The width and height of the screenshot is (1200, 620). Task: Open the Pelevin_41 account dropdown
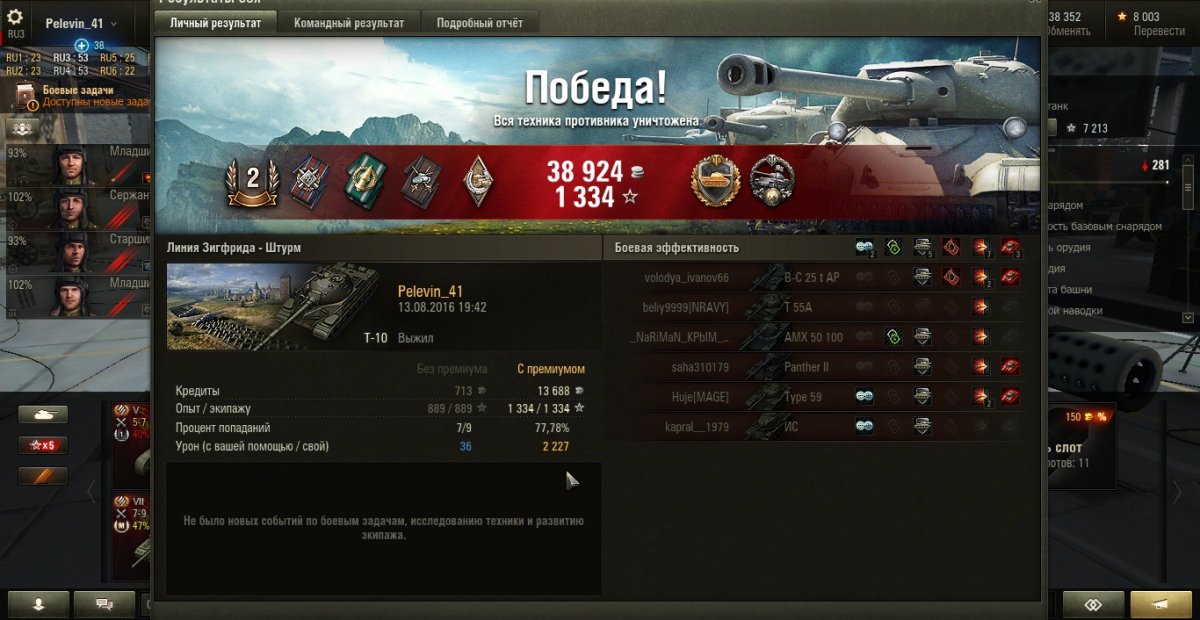81,23
